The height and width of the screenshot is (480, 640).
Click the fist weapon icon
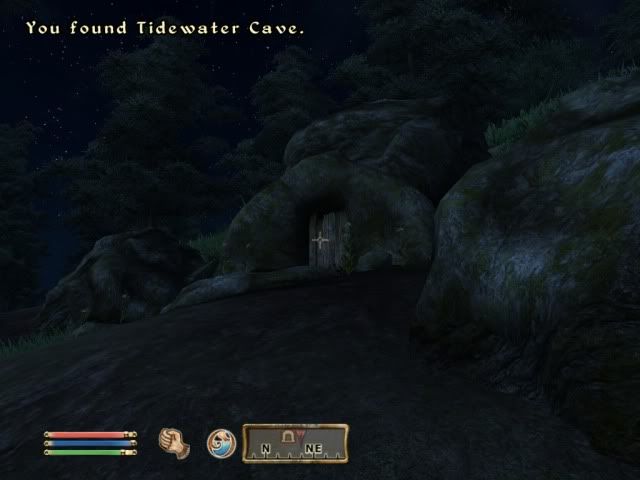coord(174,442)
